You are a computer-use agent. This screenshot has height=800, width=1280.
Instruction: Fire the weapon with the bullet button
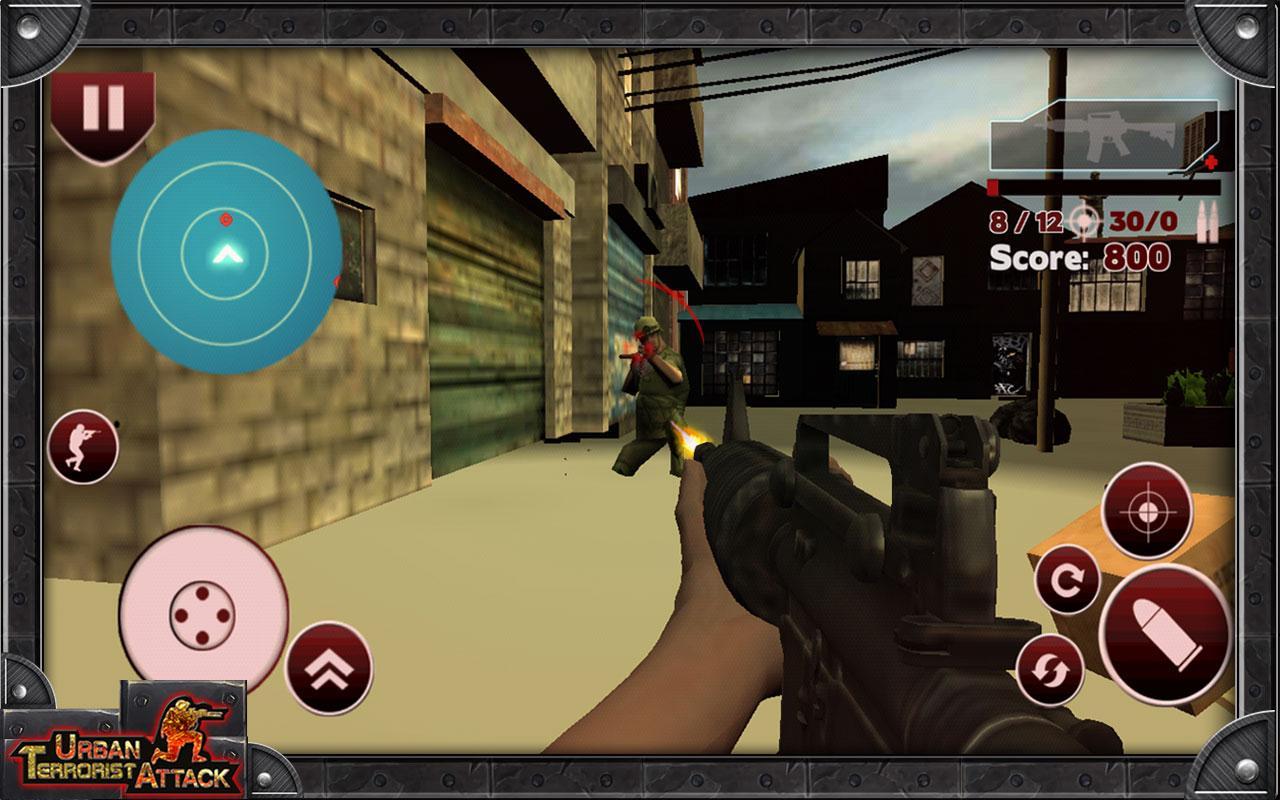click(1165, 636)
